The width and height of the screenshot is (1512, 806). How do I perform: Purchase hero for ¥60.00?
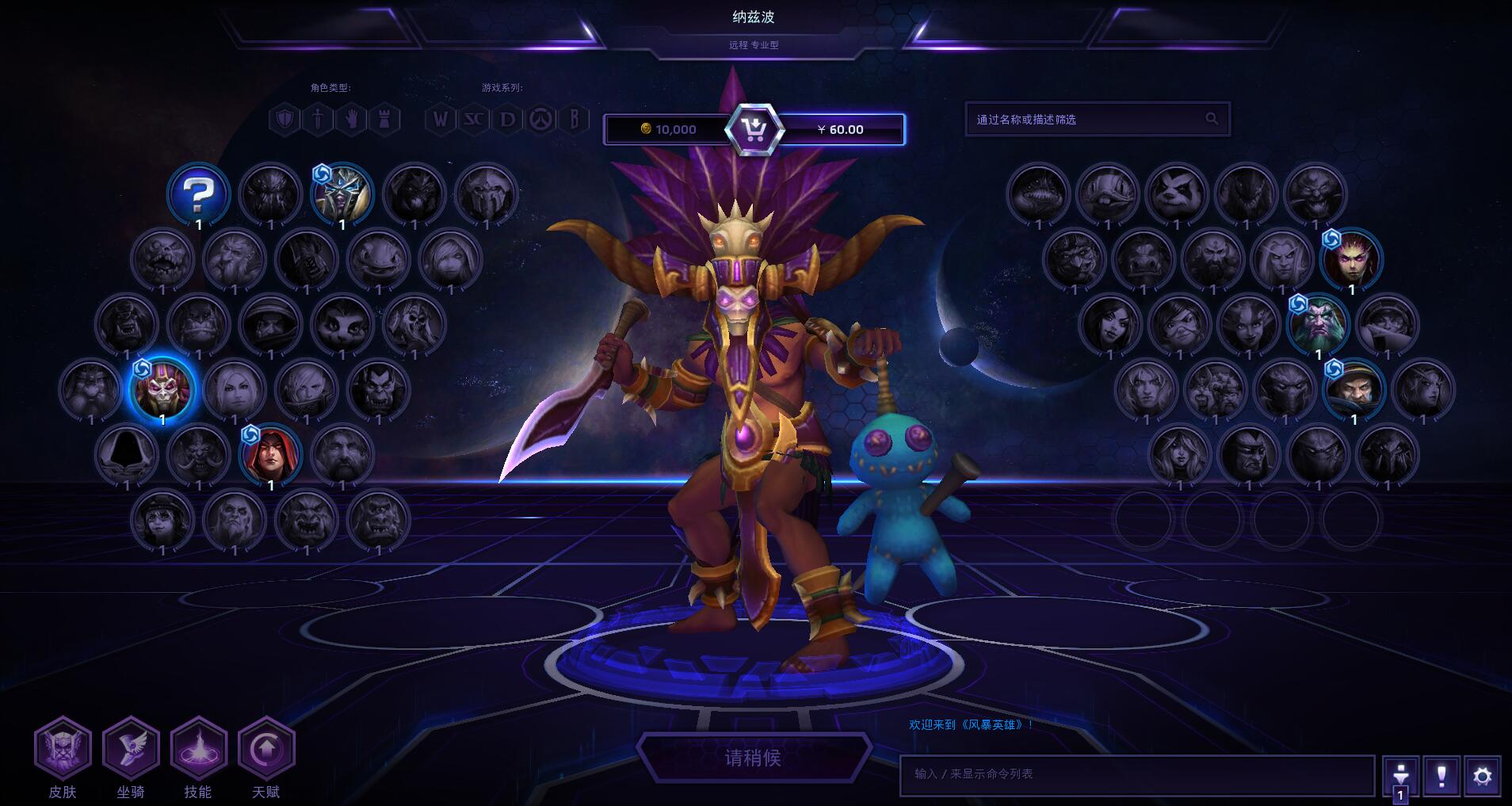(x=841, y=129)
